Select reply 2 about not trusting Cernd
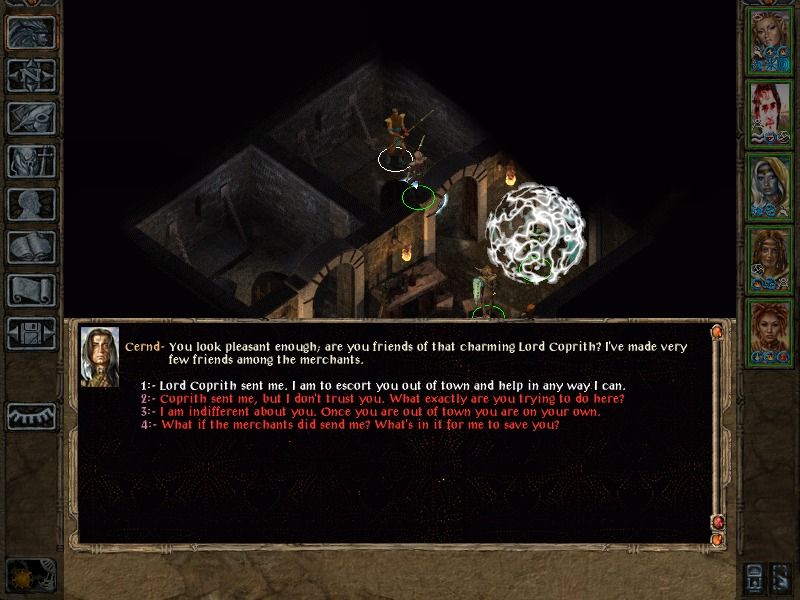This screenshot has height=600, width=800. click(392, 398)
